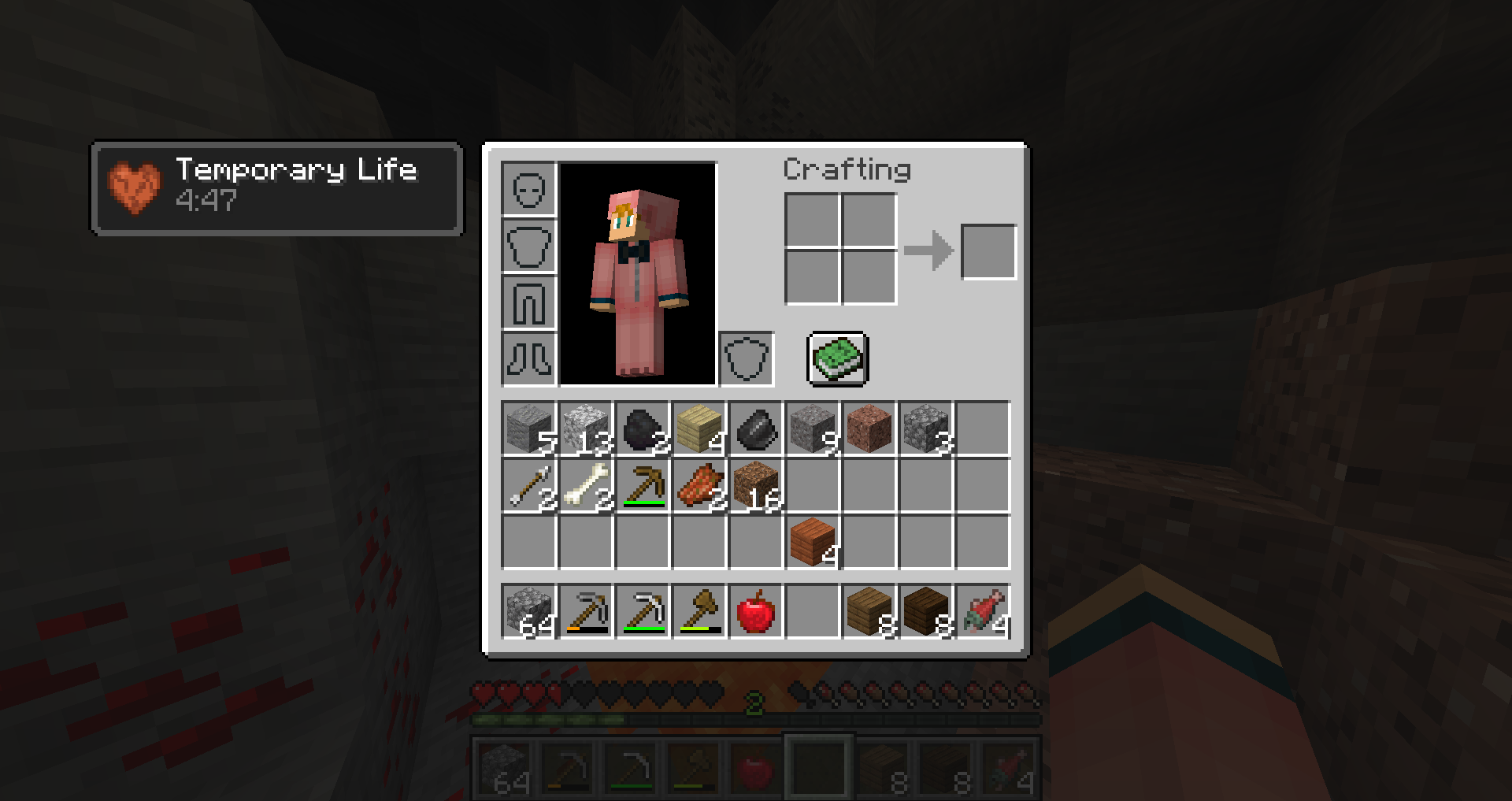The image size is (1512, 801).
Task: Click the crafting output slot
Action: pyautogui.click(x=988, y=250)
